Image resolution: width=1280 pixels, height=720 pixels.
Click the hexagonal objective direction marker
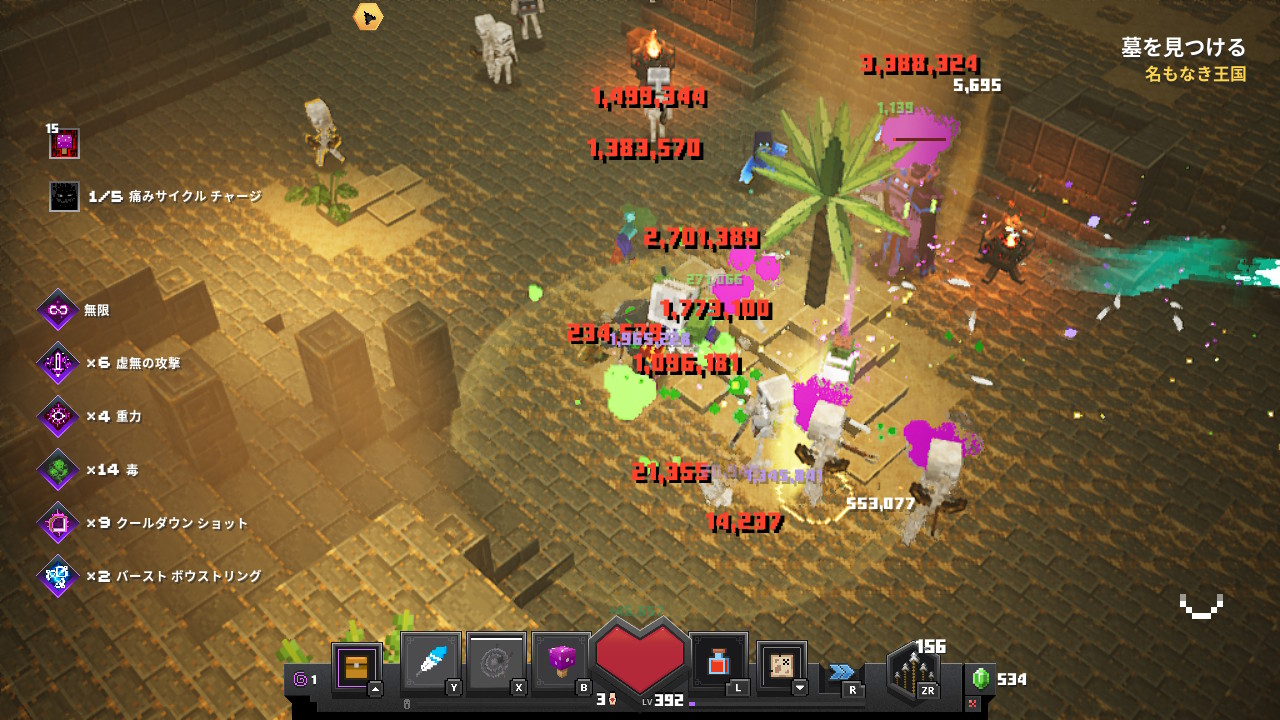click(368, 16)
